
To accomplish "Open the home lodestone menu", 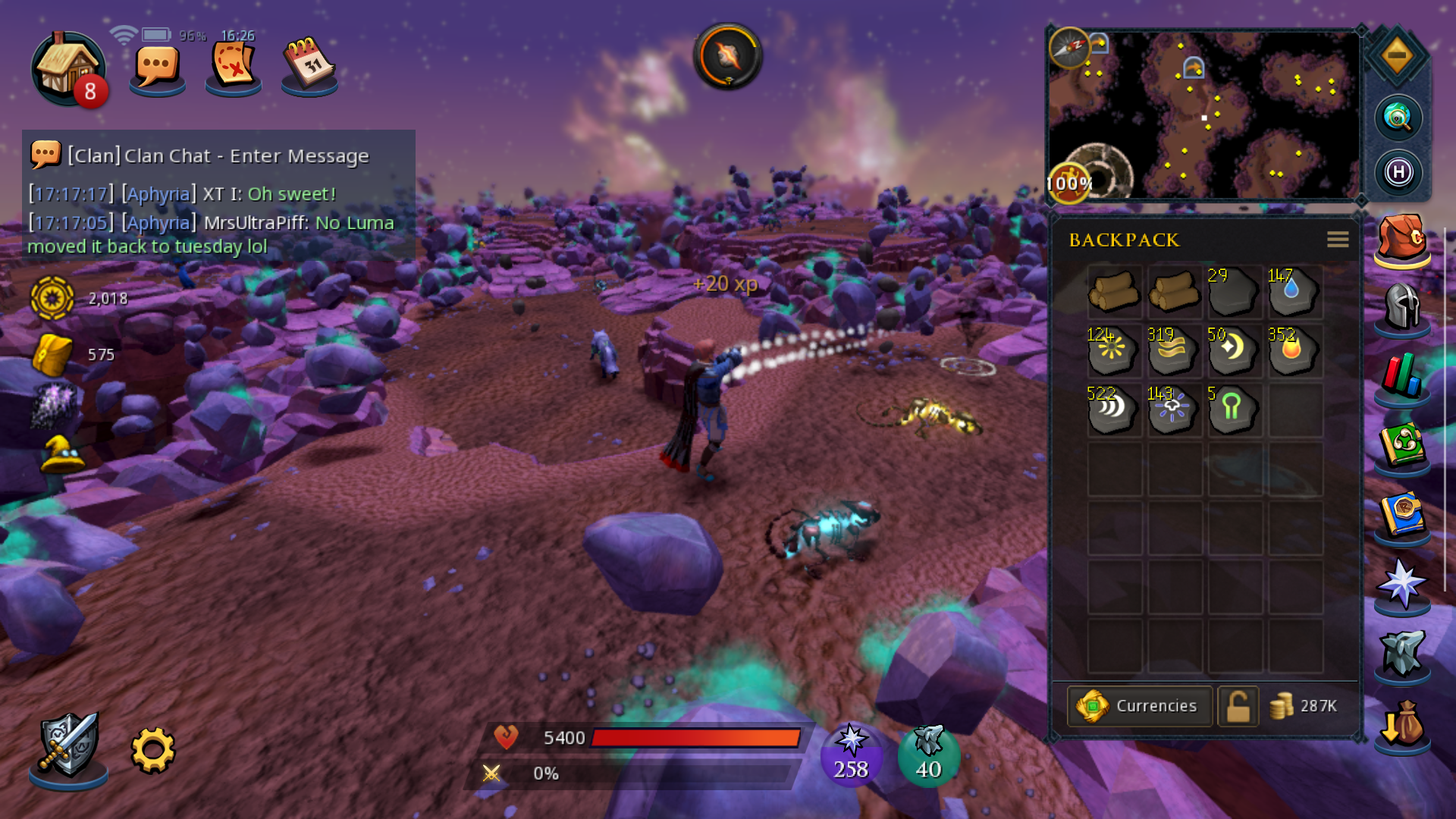I will coord(67,68).
